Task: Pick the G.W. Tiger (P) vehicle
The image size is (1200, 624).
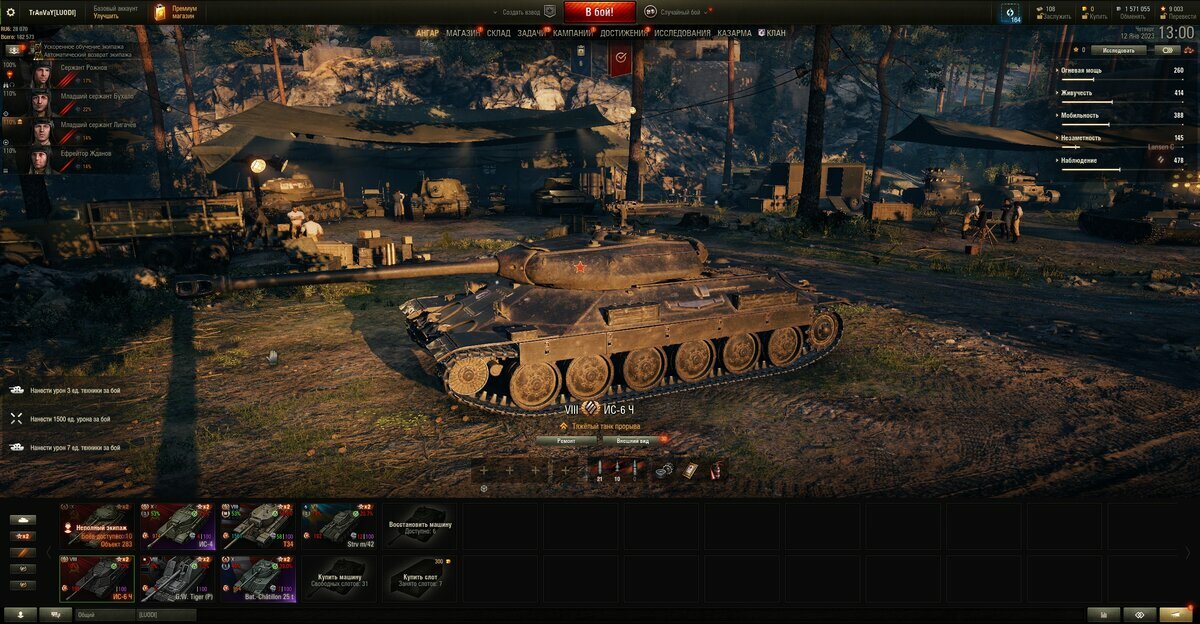Action: [x=178, y=579]
